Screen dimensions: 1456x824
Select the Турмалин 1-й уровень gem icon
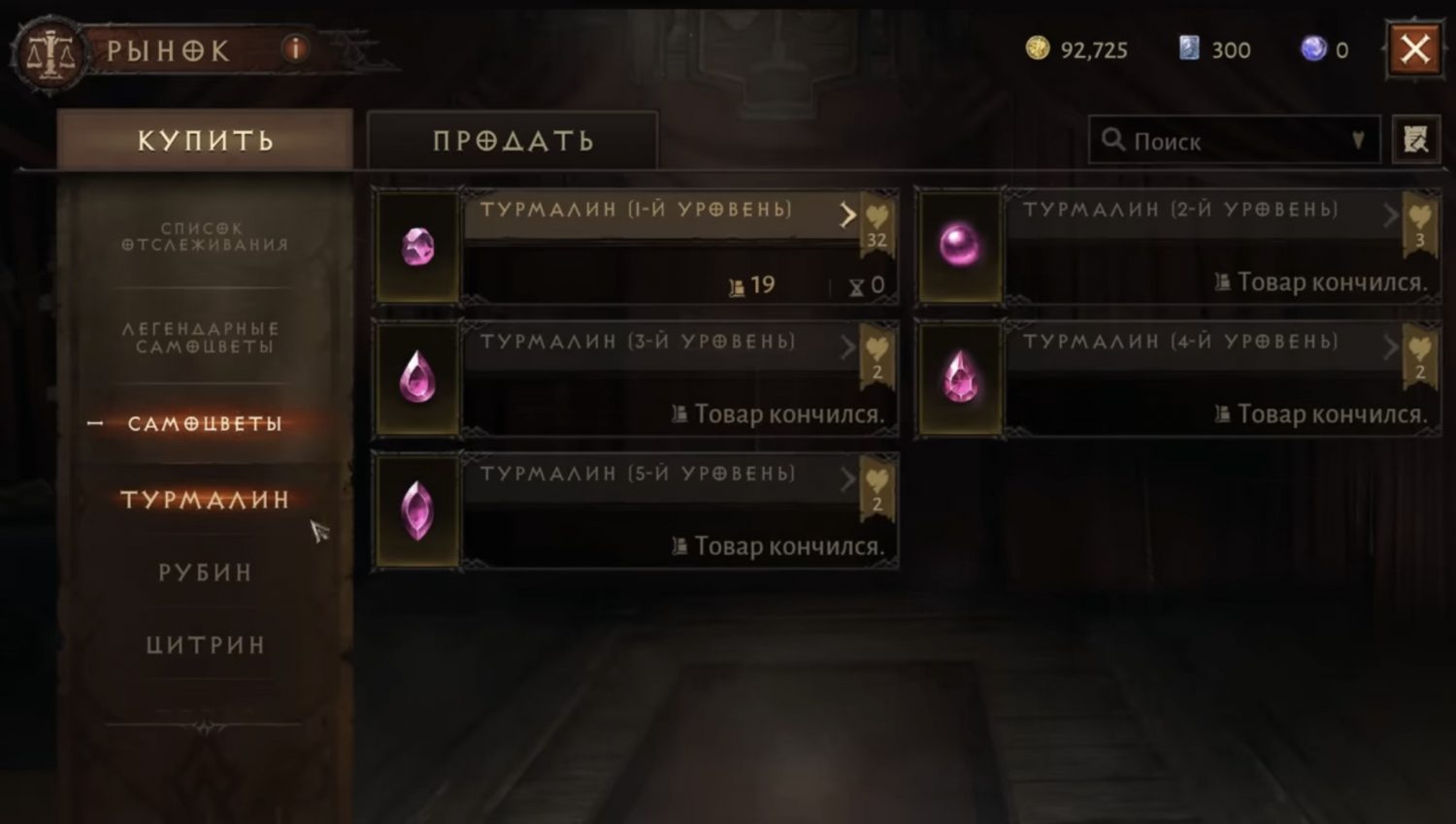coord(417,246)
